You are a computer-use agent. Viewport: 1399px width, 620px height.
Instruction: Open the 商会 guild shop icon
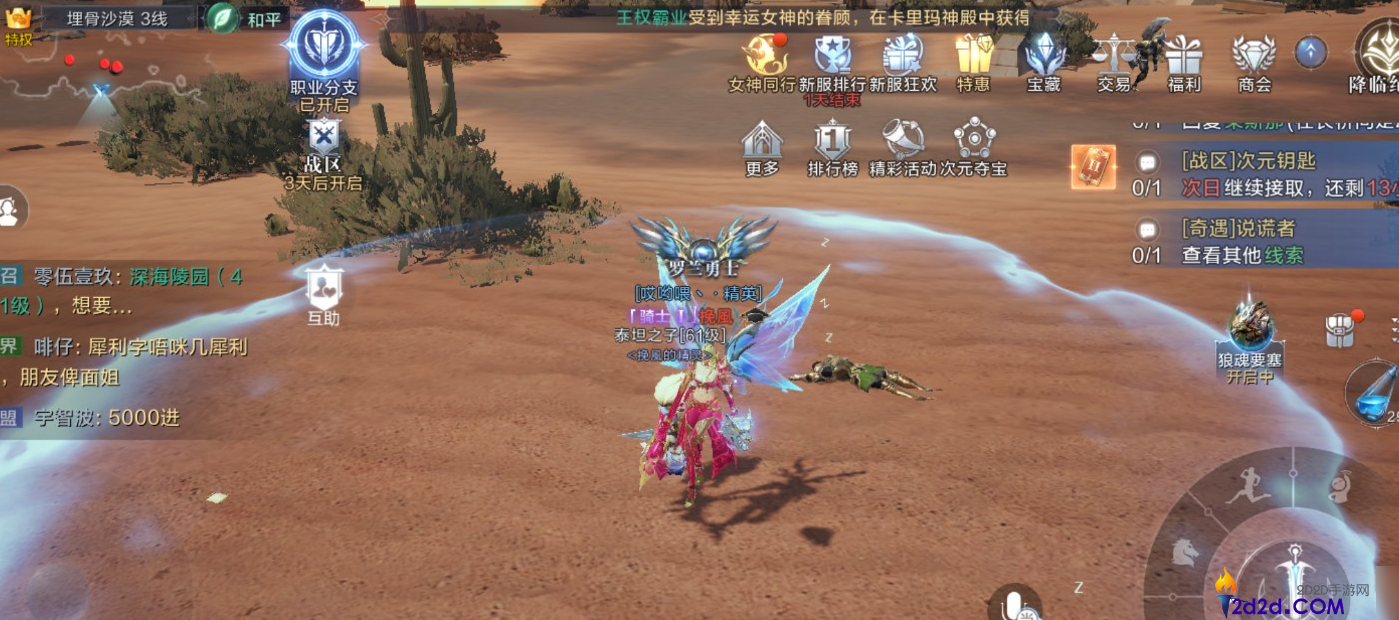(x=1254, y=57)
